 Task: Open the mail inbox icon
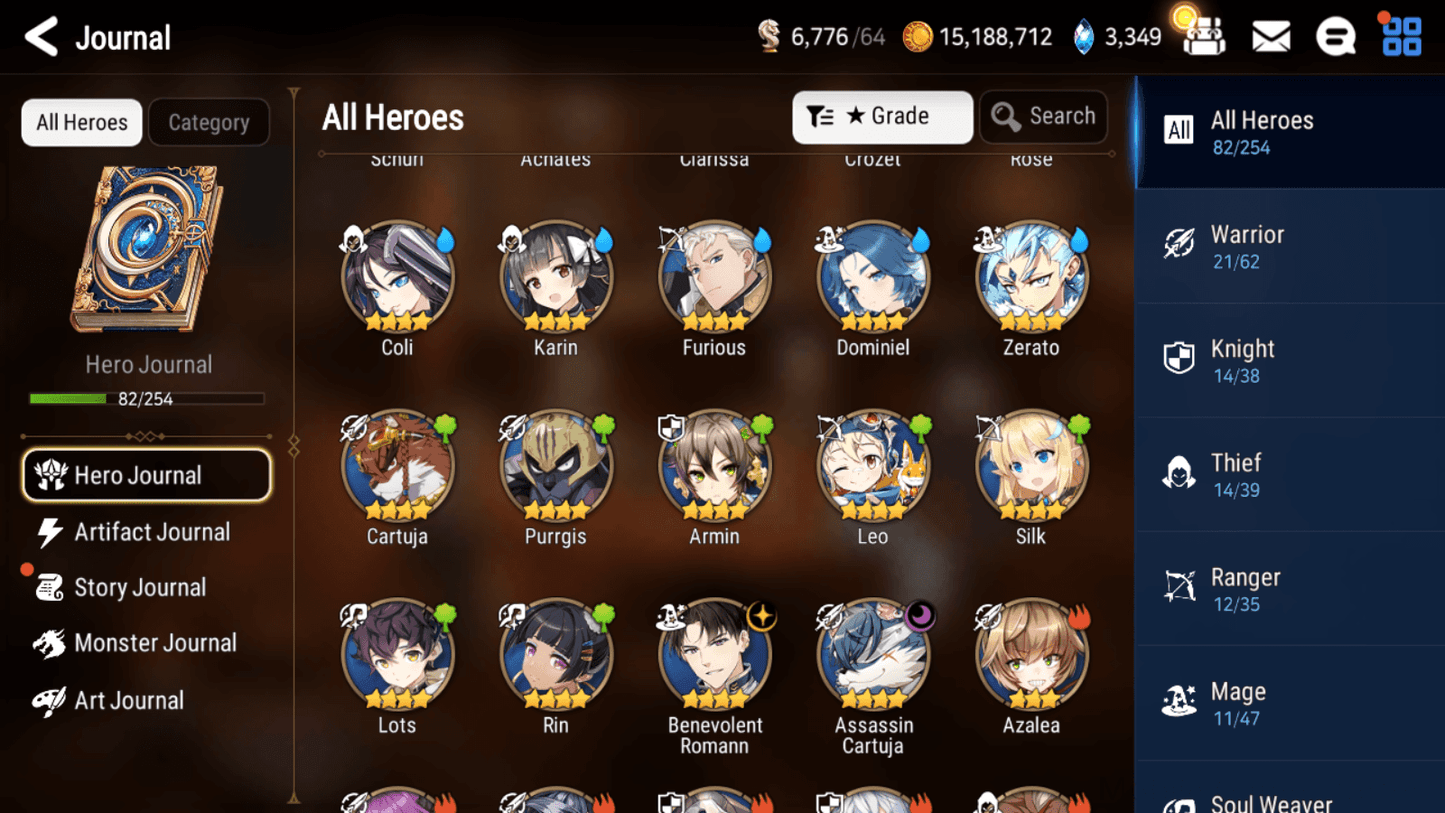[1270, 36]
